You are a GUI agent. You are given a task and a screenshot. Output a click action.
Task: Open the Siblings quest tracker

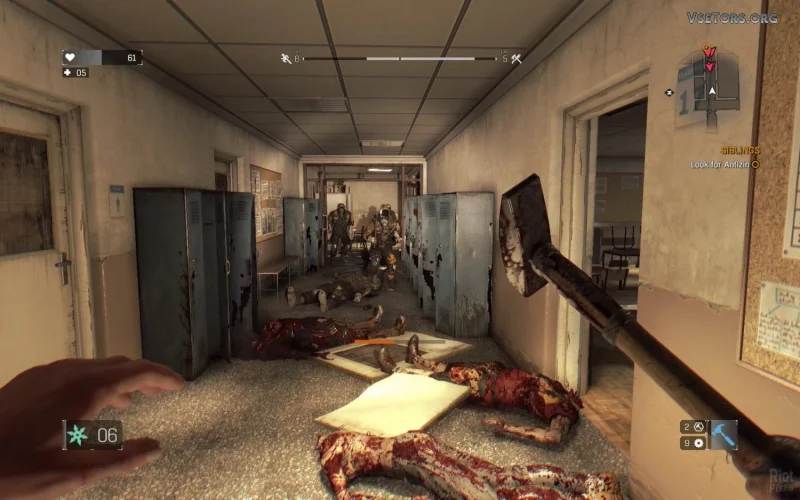pos(739,150)
